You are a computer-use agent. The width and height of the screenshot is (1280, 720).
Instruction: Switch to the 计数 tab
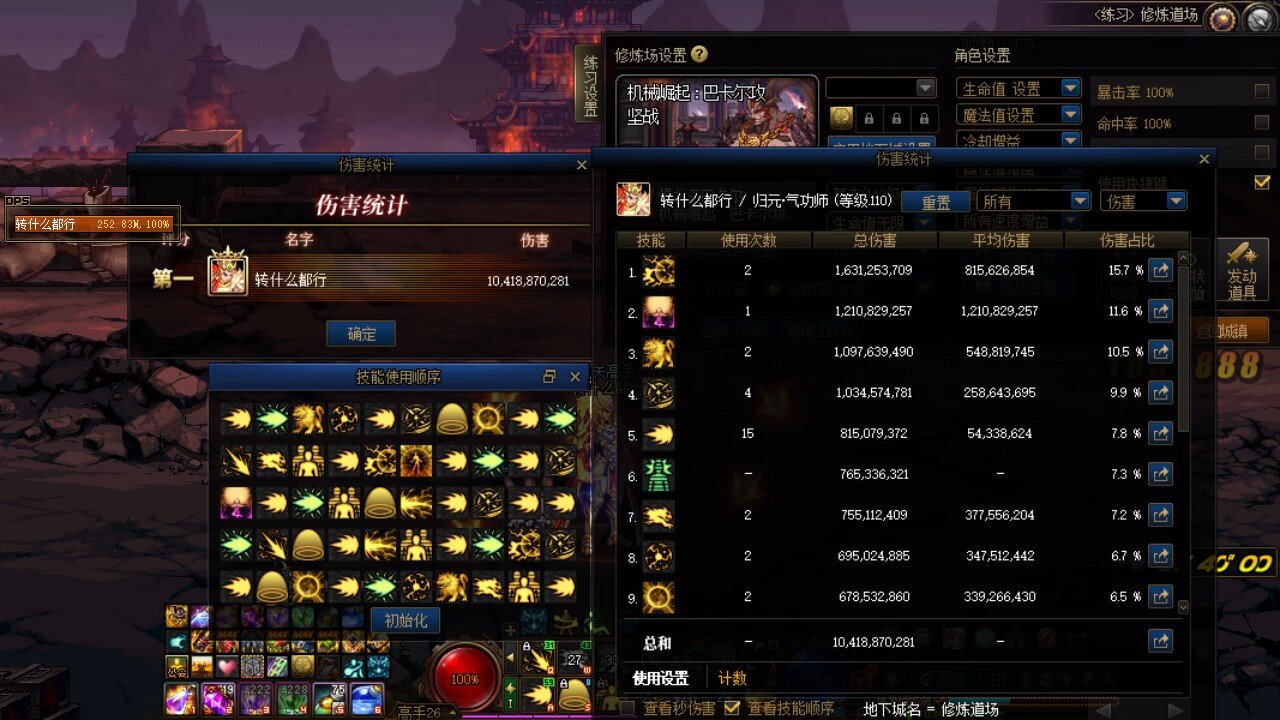pos(733,677)
